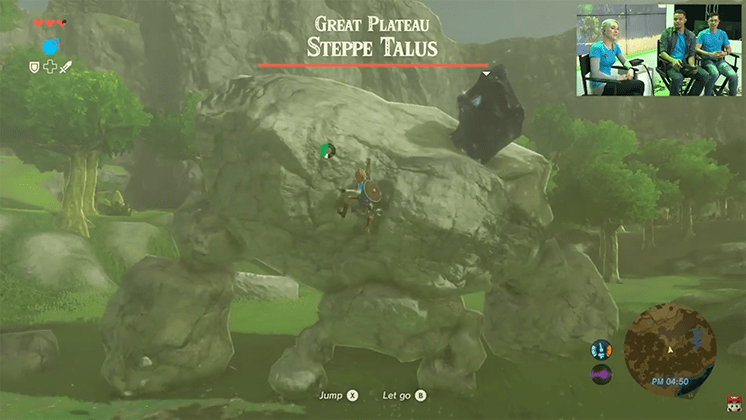This screenshot has height=420, width=746.
Task: Click the sword weapon icon
Action: pyautogui.click(x=67, y=67)
